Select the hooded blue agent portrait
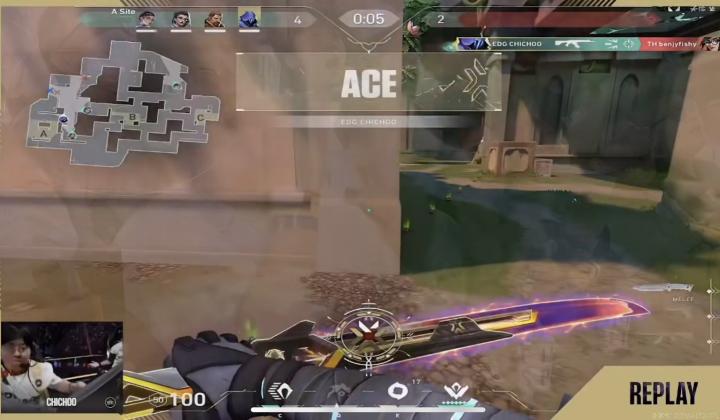The width and height of the screenshot is (720, 420). click(x=246, y=19)
